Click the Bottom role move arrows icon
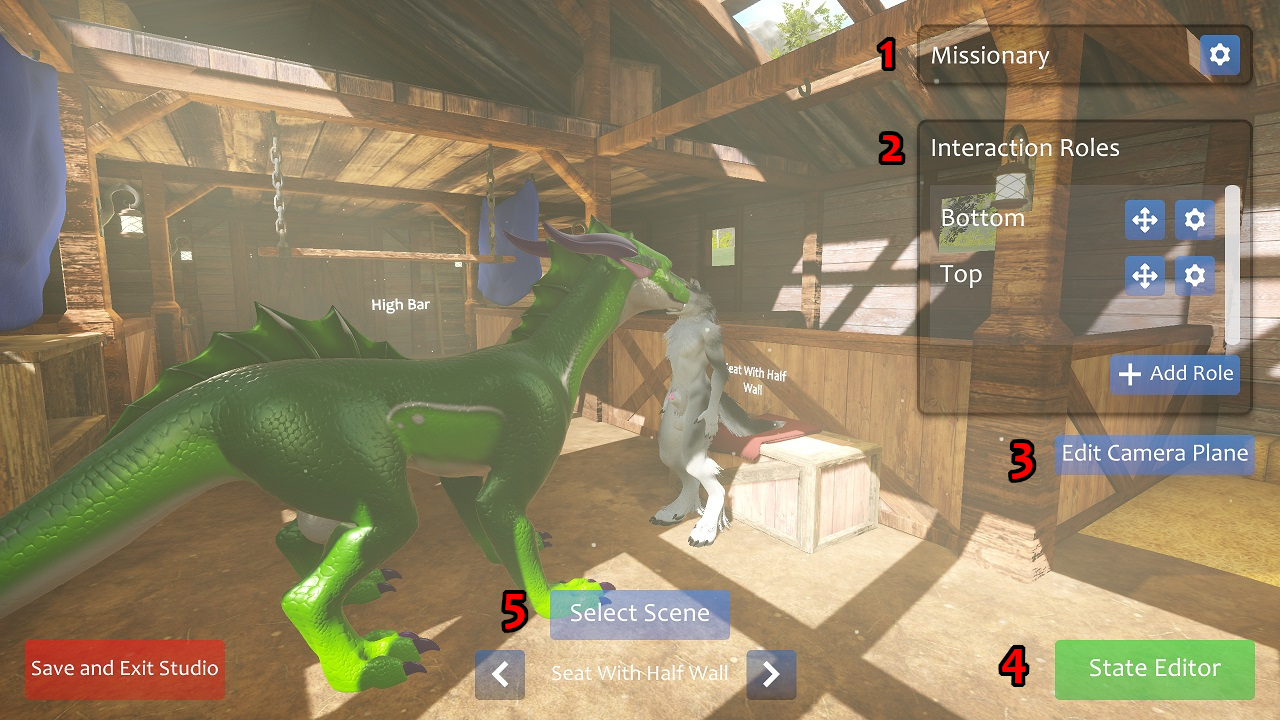Screen dimensions: 1280x720 coord(1144,219)
